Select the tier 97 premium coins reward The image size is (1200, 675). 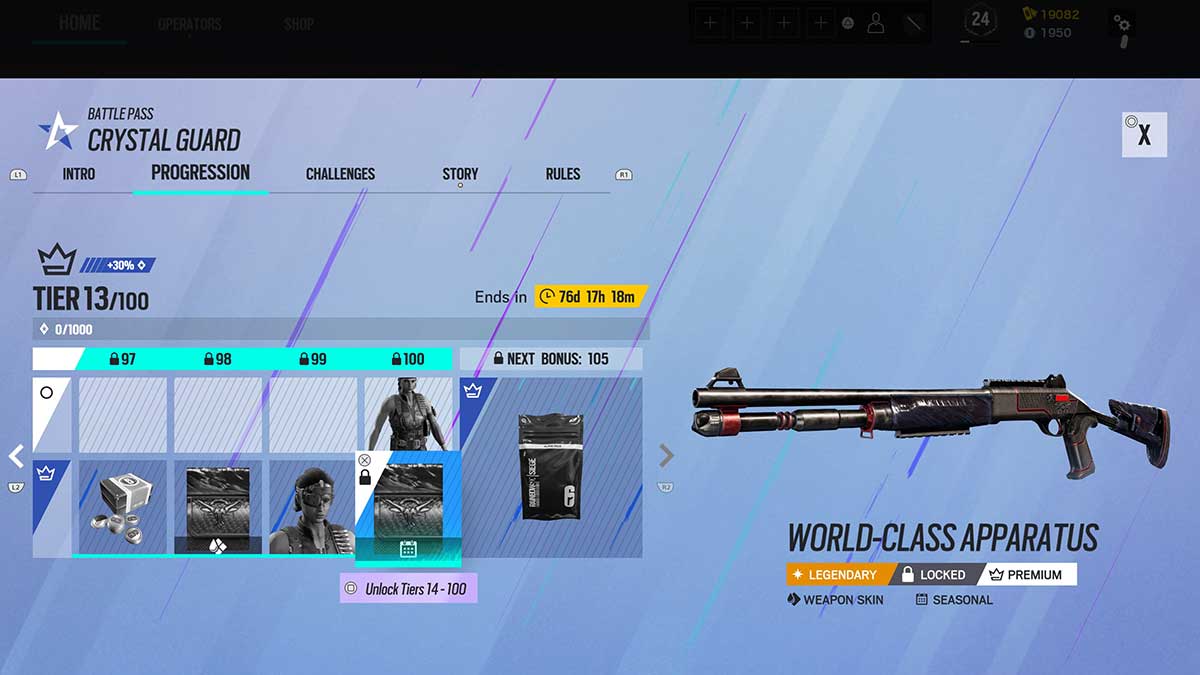pos(123,507)
